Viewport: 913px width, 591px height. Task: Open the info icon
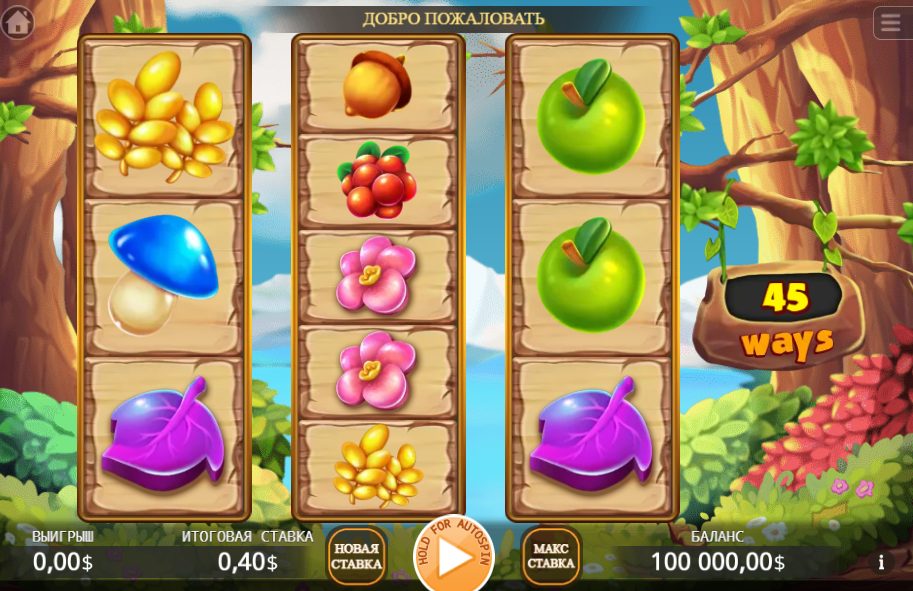coord(881,562)
